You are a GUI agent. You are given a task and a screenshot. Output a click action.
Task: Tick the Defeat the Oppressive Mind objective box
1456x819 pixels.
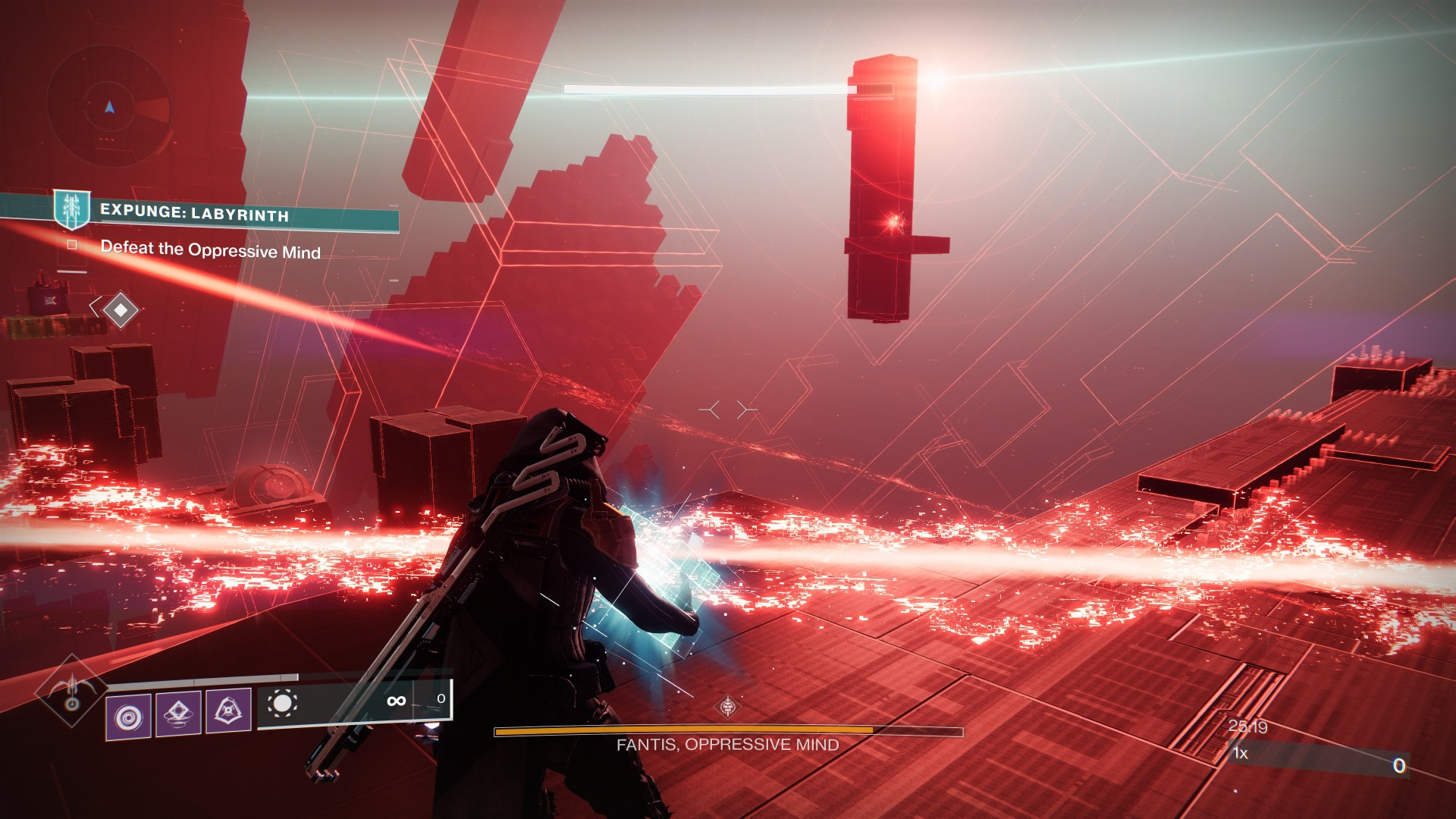click(x=72, y=245)
